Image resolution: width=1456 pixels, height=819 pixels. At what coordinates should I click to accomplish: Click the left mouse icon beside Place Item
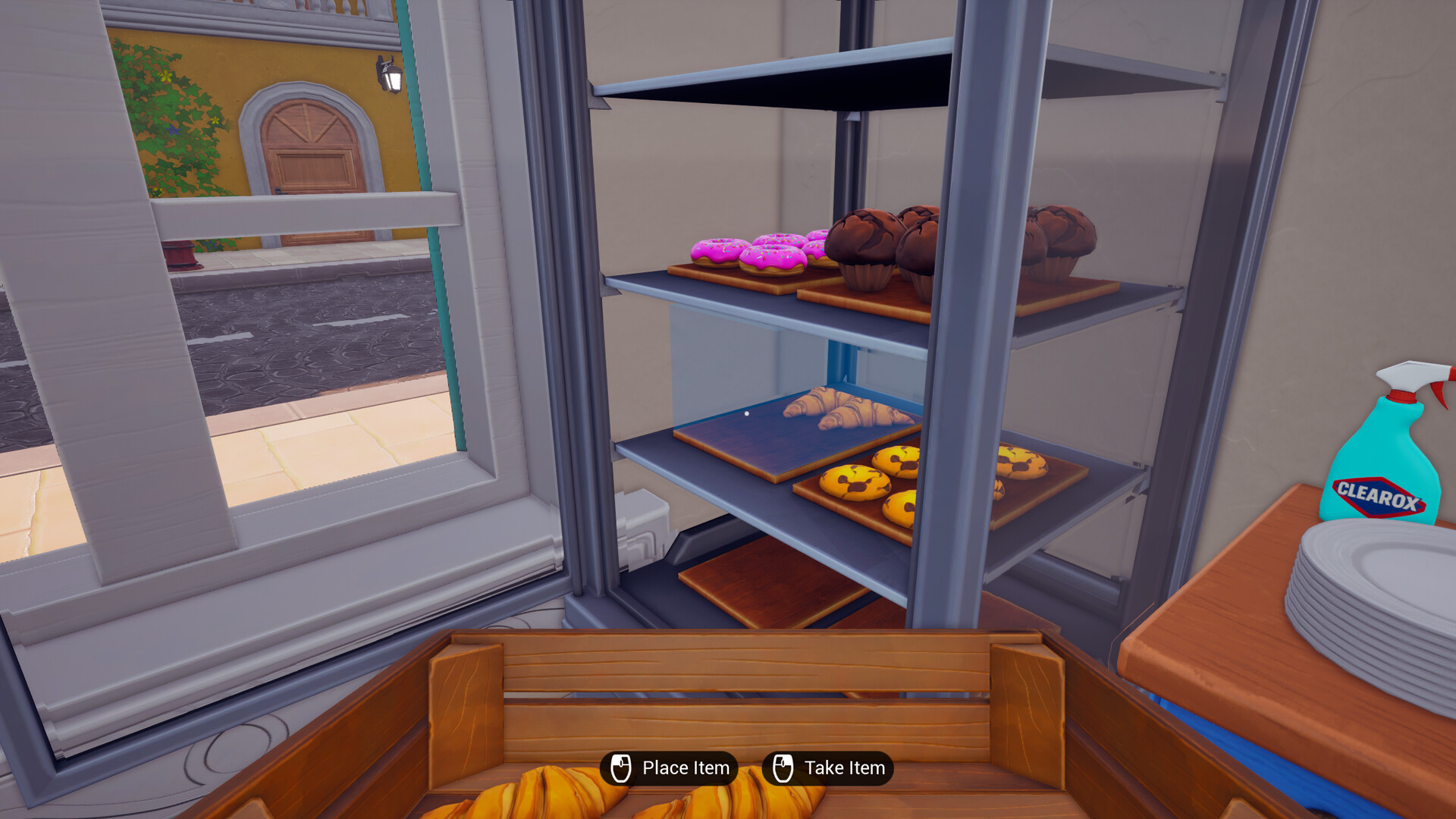(x=620, y=767)
